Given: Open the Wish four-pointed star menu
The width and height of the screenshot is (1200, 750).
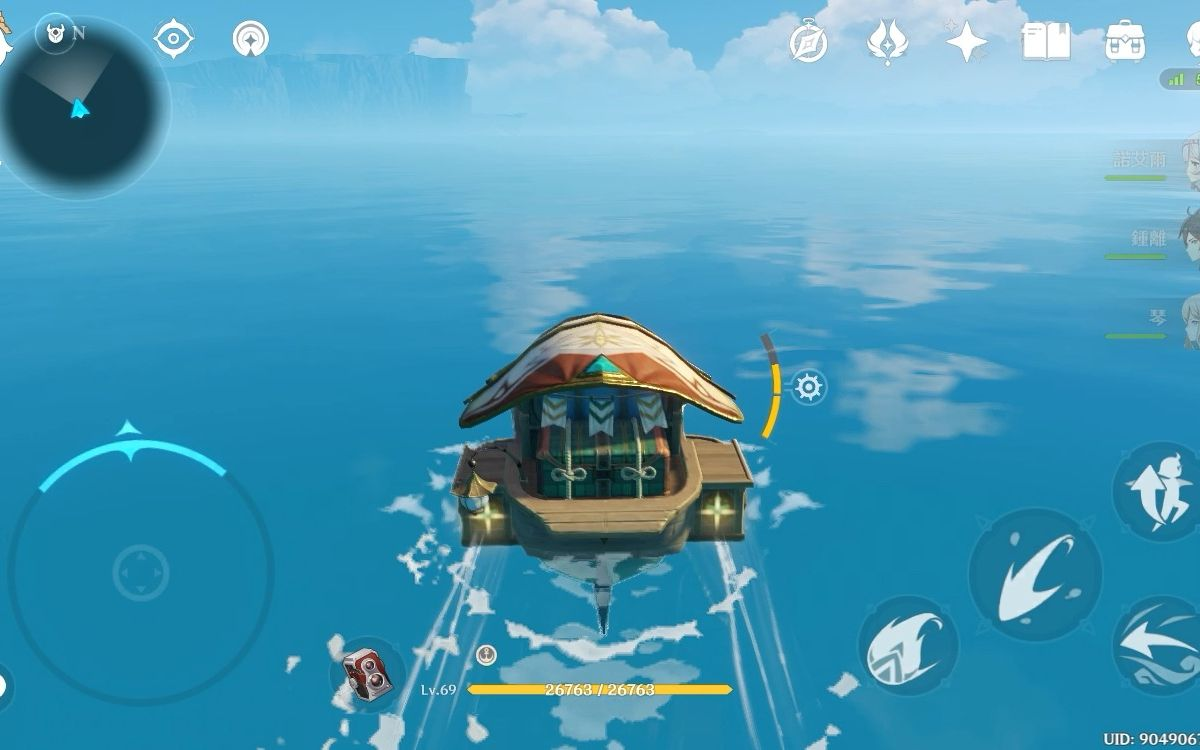Looking at the screenshot, I should [966, 42].
